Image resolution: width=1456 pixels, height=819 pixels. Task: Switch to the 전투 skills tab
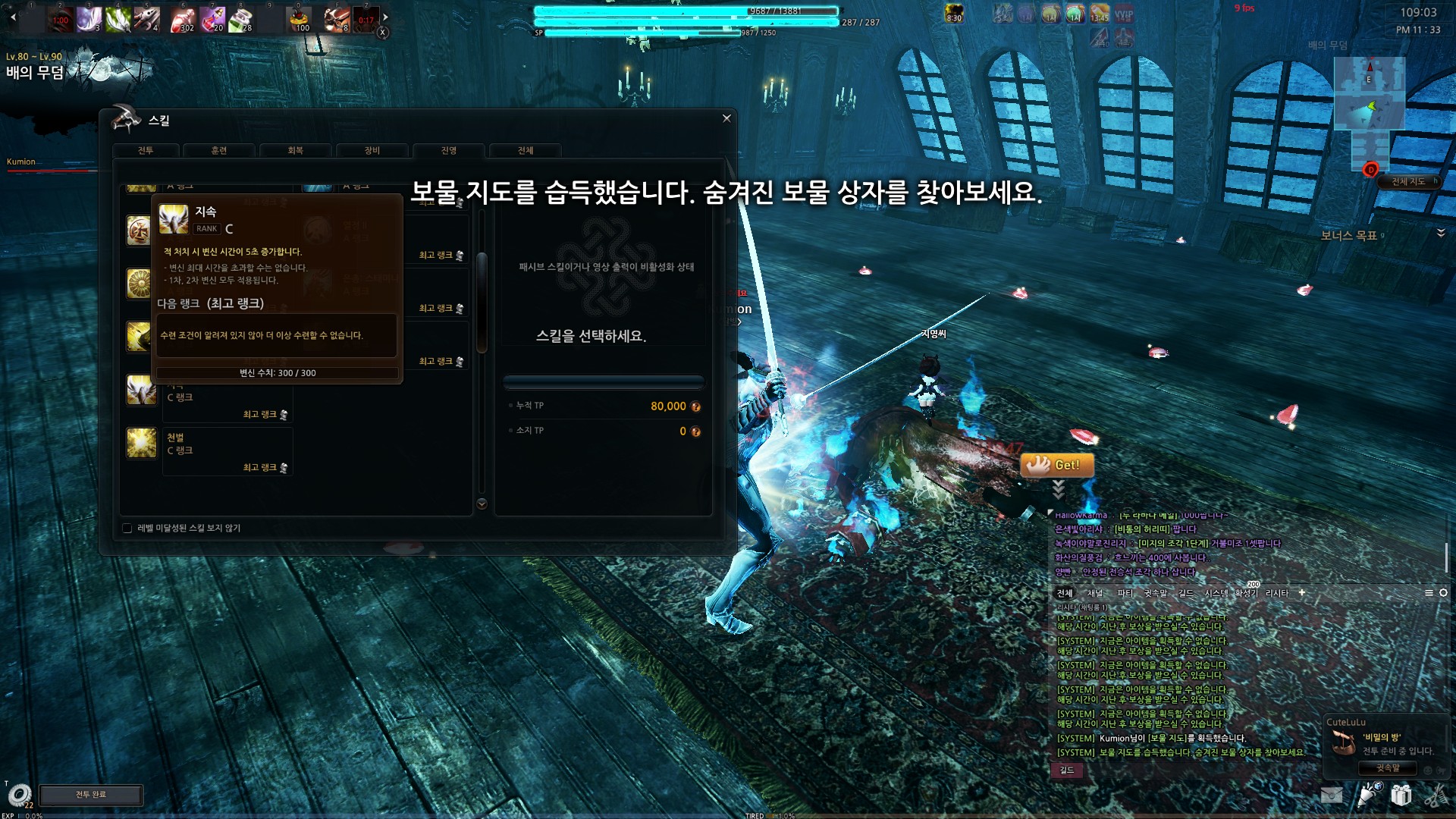(x=146, y=150)
